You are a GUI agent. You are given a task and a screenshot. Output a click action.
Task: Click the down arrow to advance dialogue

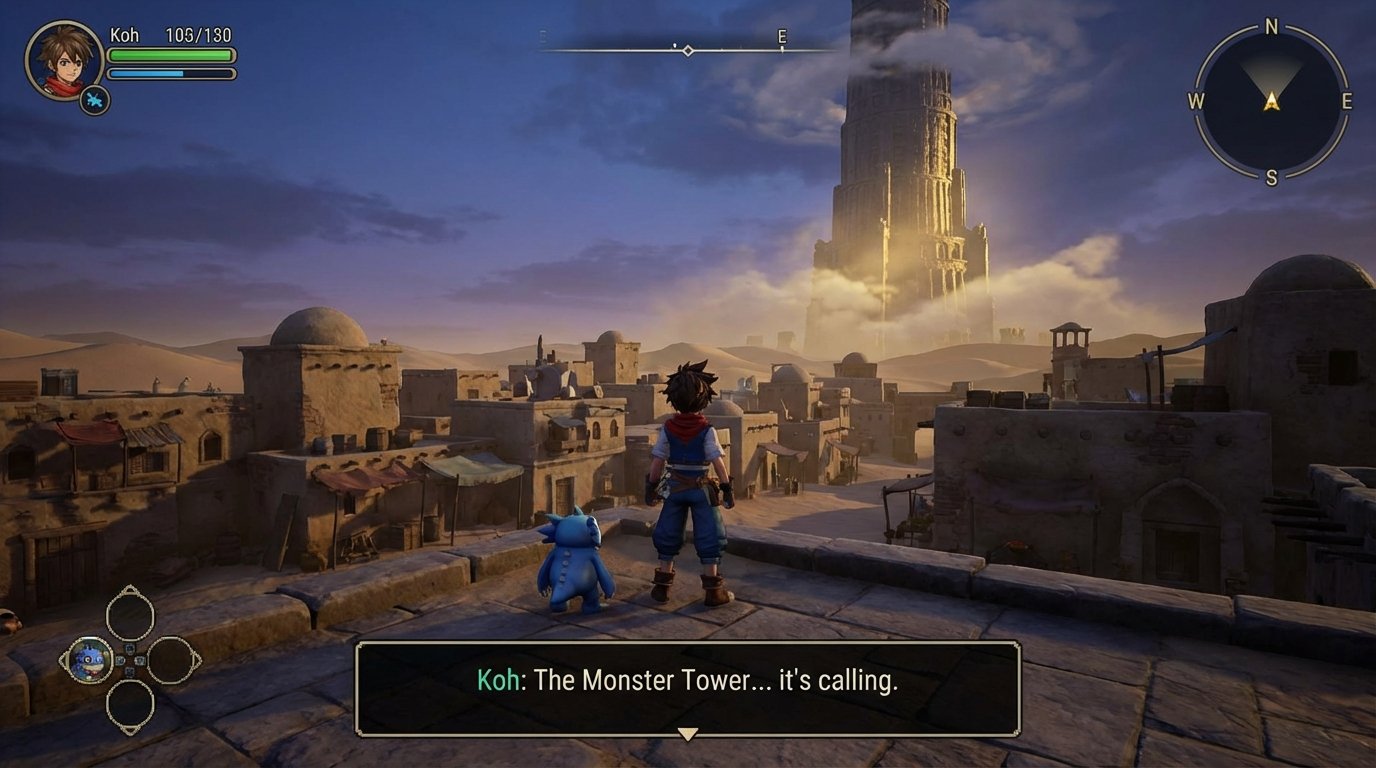pos(687,734)
